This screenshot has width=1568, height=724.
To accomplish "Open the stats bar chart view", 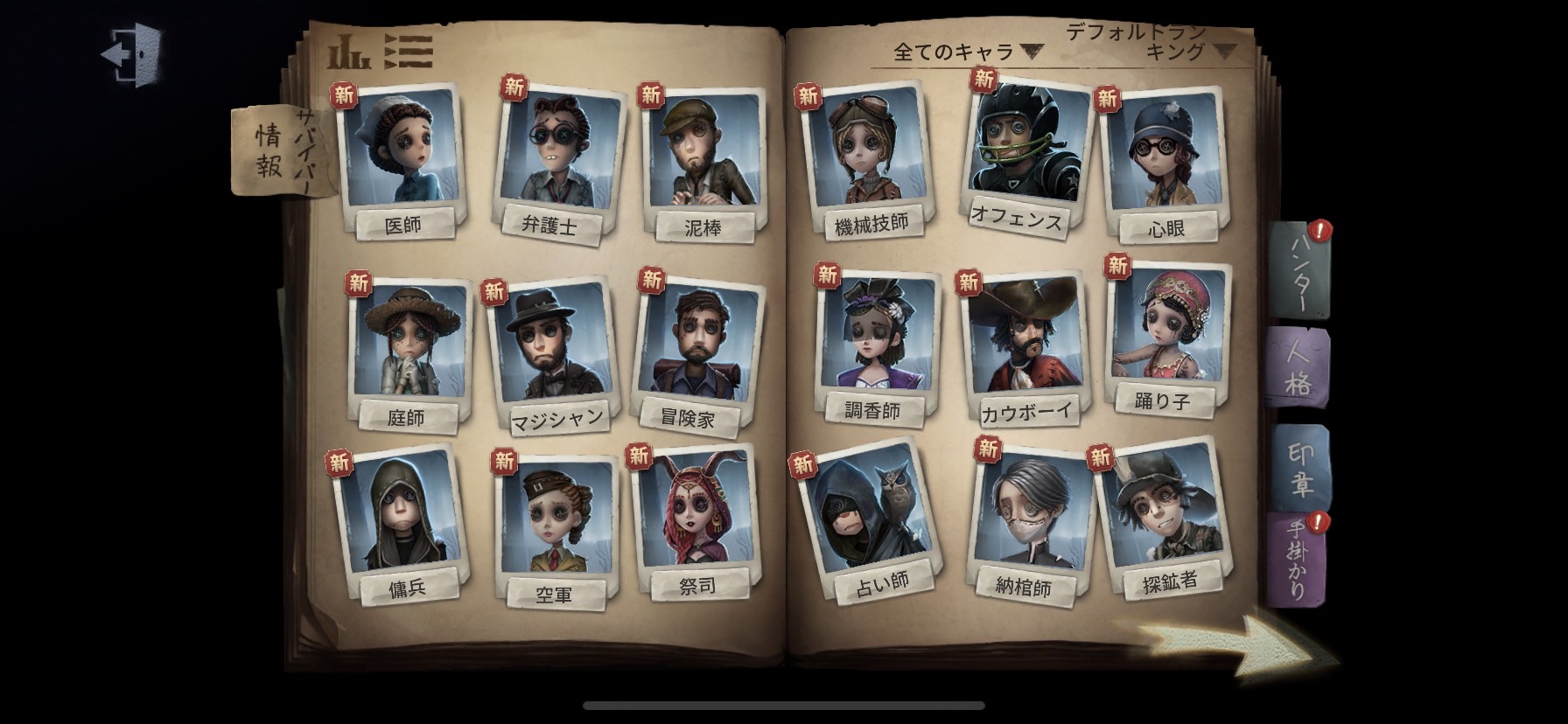I will 348,50.
